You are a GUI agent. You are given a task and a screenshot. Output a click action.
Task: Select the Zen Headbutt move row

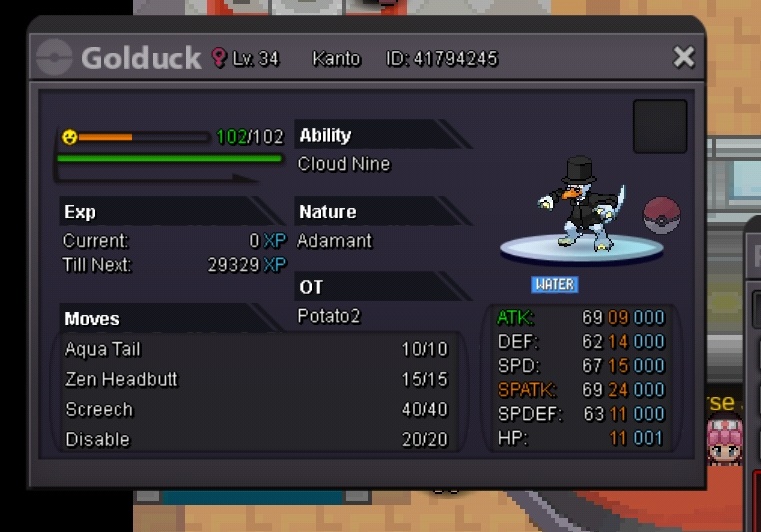point(256,380)
